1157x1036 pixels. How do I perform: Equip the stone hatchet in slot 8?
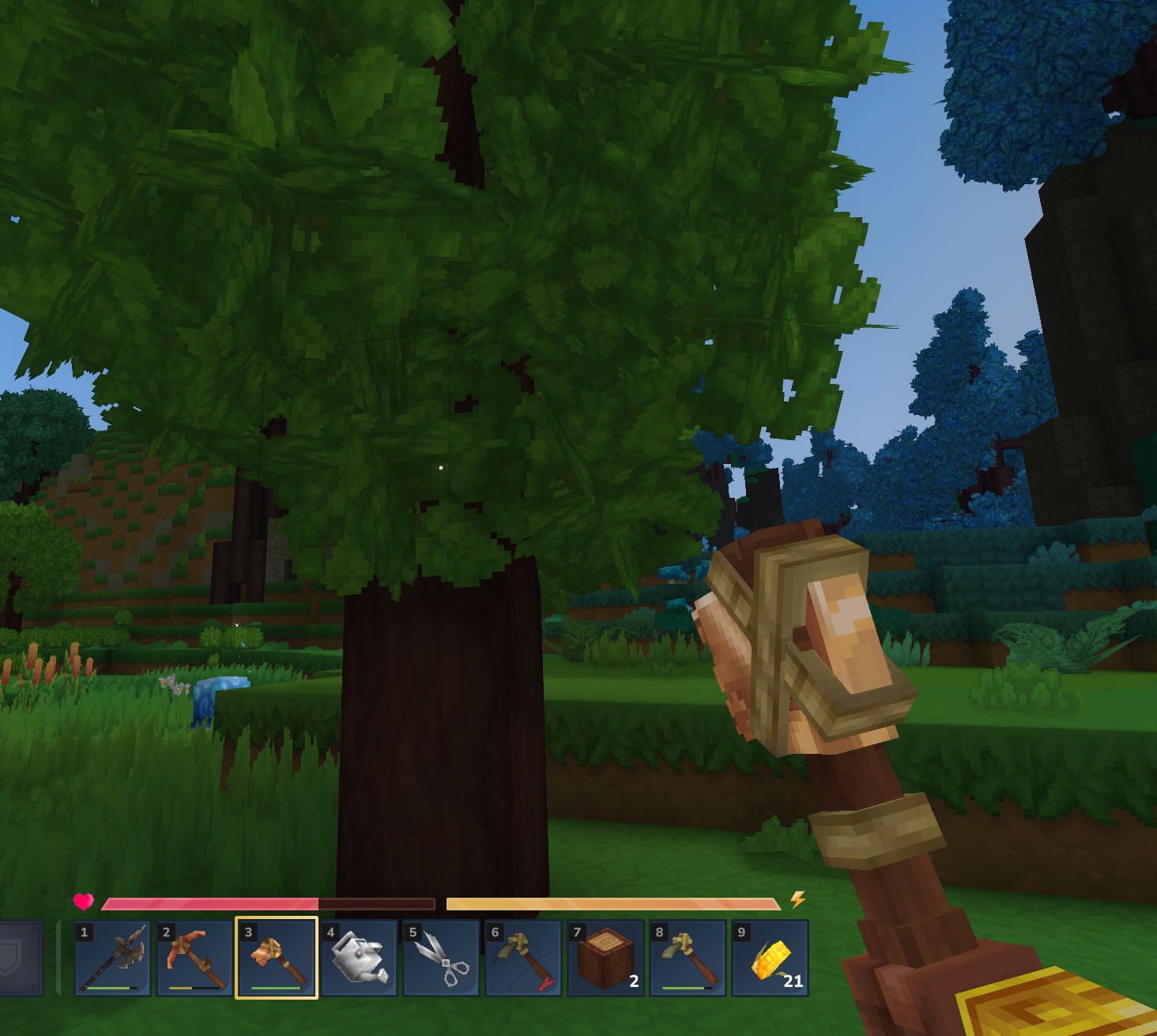pos(688,958)
